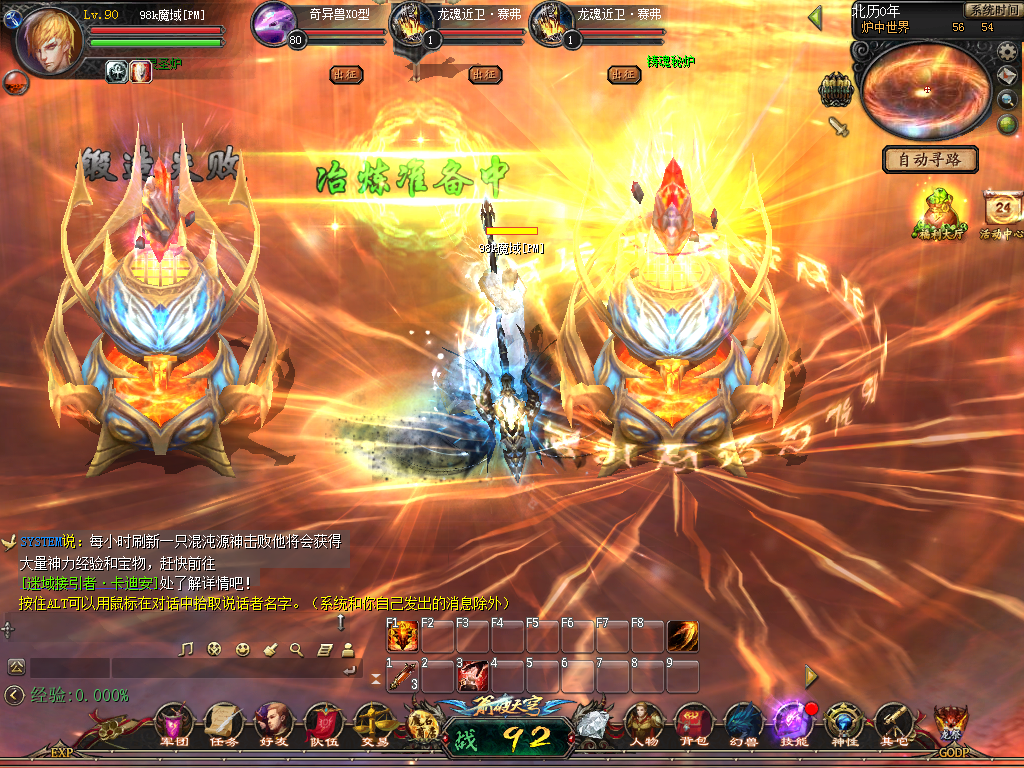Open the 幻兽 (Pet) panel
This screenshot has width=1024, height=768.
743,722
